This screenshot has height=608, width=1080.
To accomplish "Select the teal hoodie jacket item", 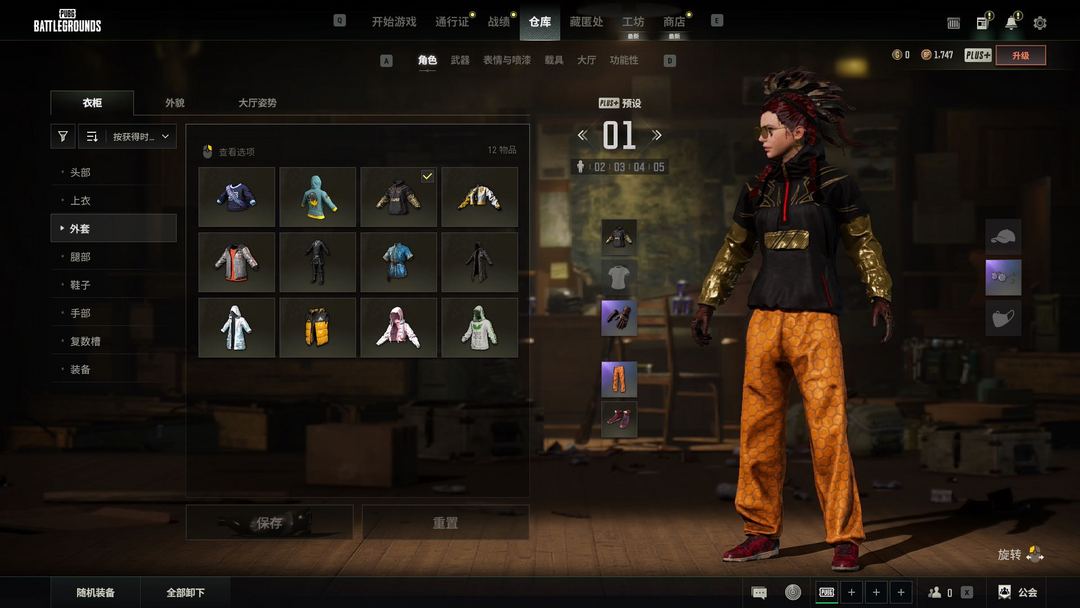I will (317, 197).
